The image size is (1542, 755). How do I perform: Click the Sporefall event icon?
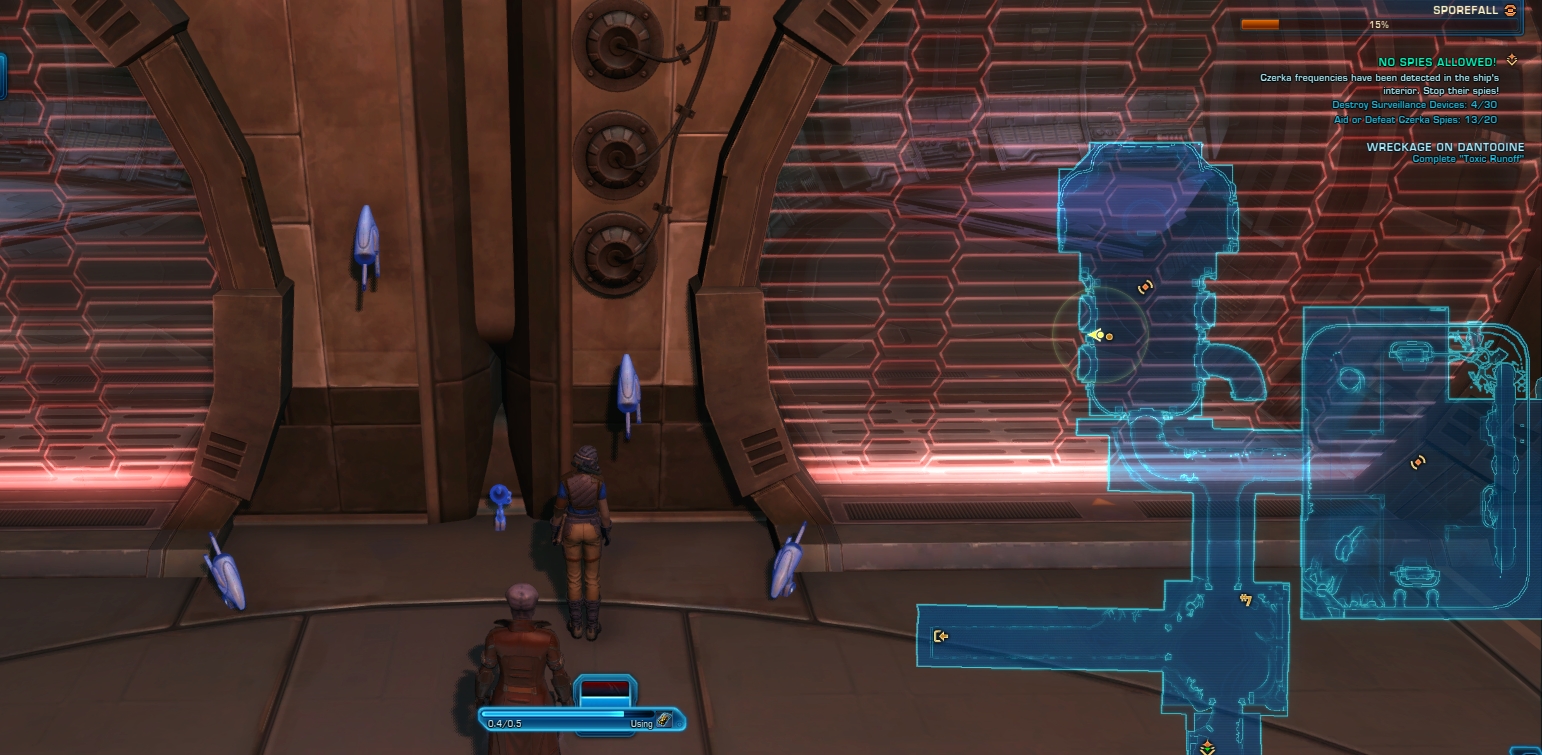tap(1509, 9)
